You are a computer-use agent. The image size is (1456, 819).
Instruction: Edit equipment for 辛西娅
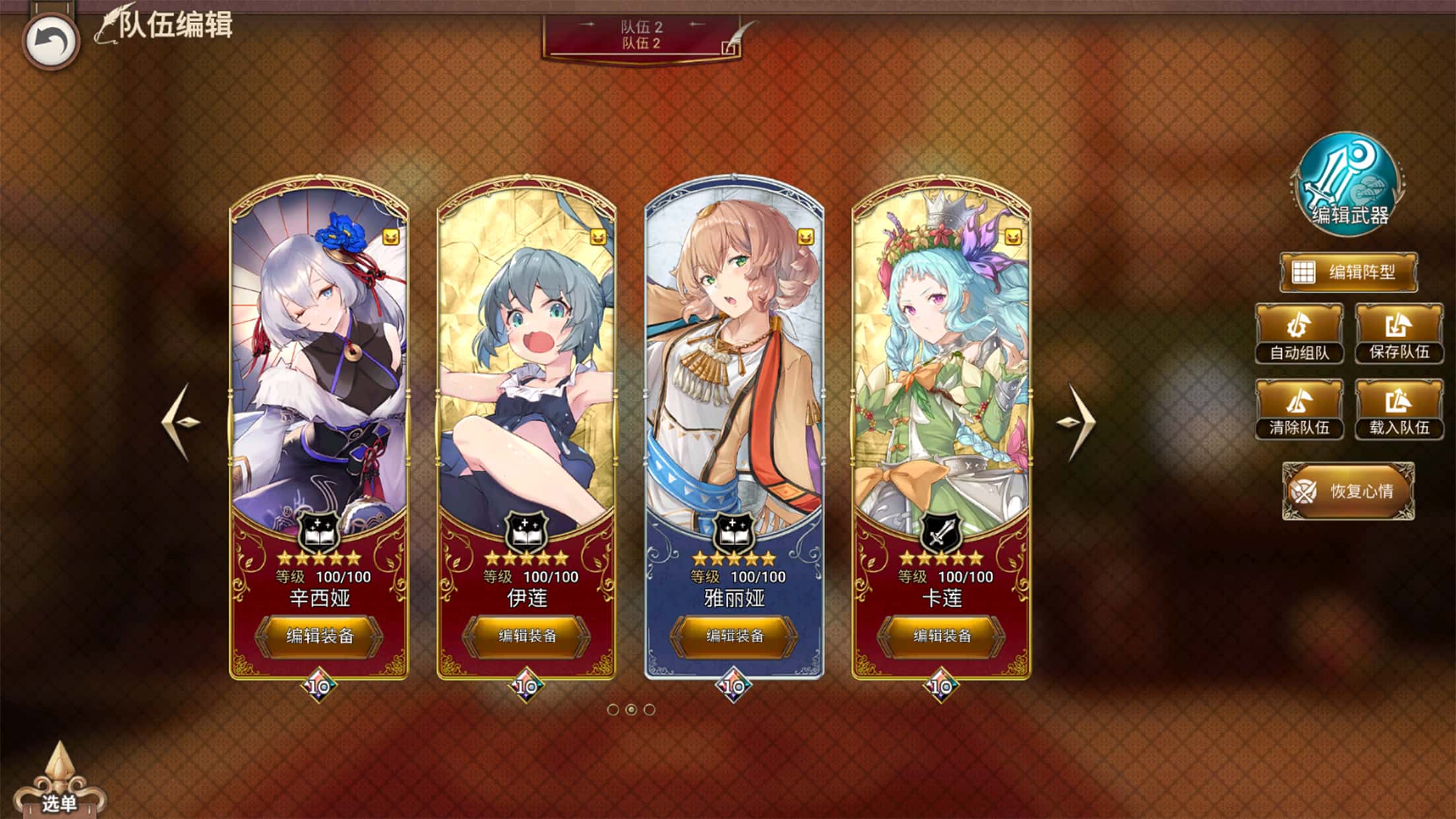(320, 636)
